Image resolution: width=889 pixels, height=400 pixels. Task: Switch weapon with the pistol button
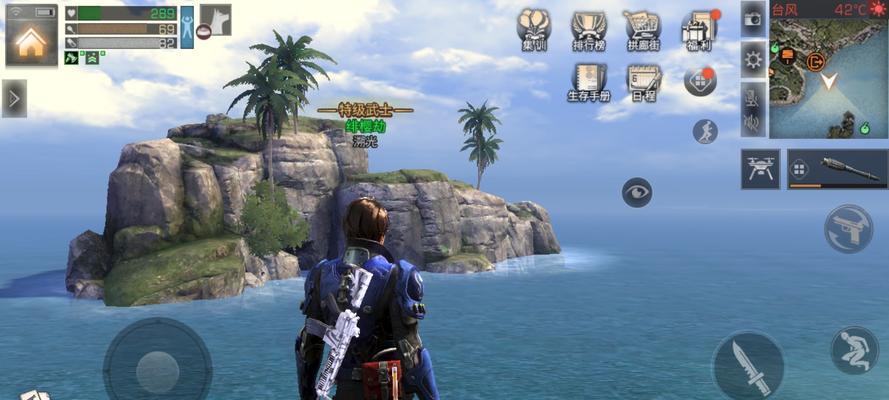point(848,228)
